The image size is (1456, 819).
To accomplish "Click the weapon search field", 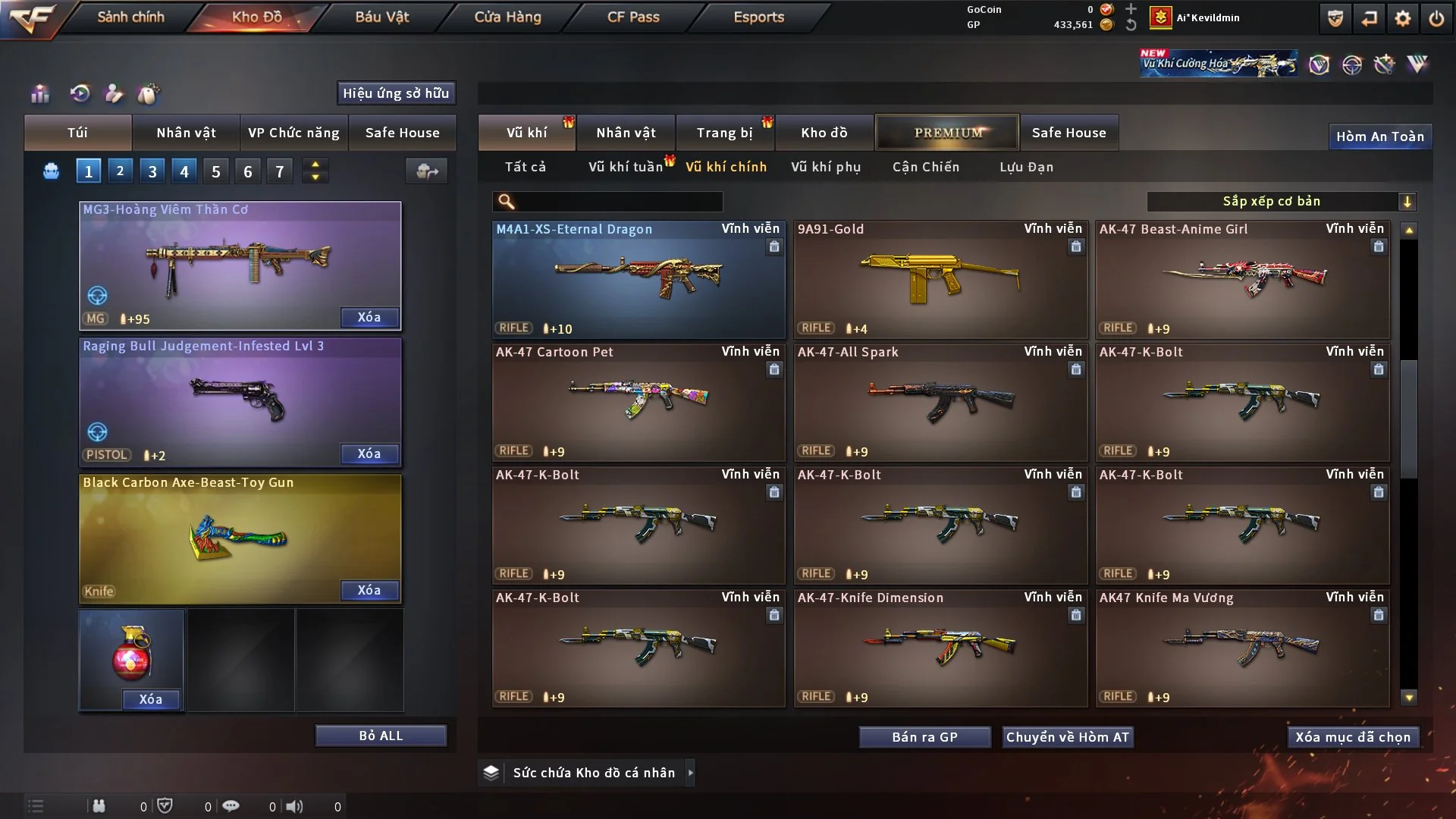I will pyautogui.click(x=618, y=201).
